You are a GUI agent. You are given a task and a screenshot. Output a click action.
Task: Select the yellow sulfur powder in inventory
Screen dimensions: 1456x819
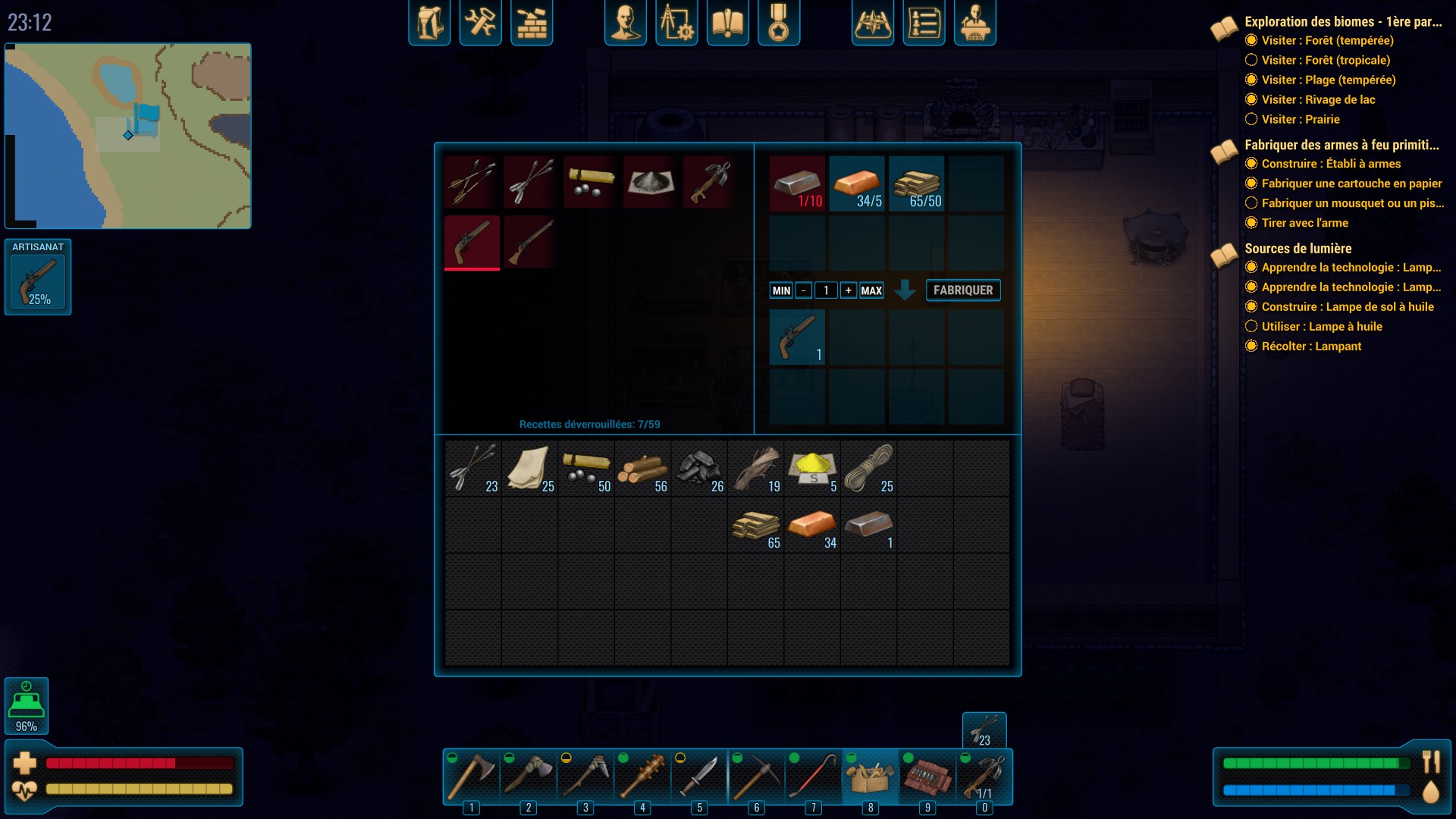[x=812, y=469]
